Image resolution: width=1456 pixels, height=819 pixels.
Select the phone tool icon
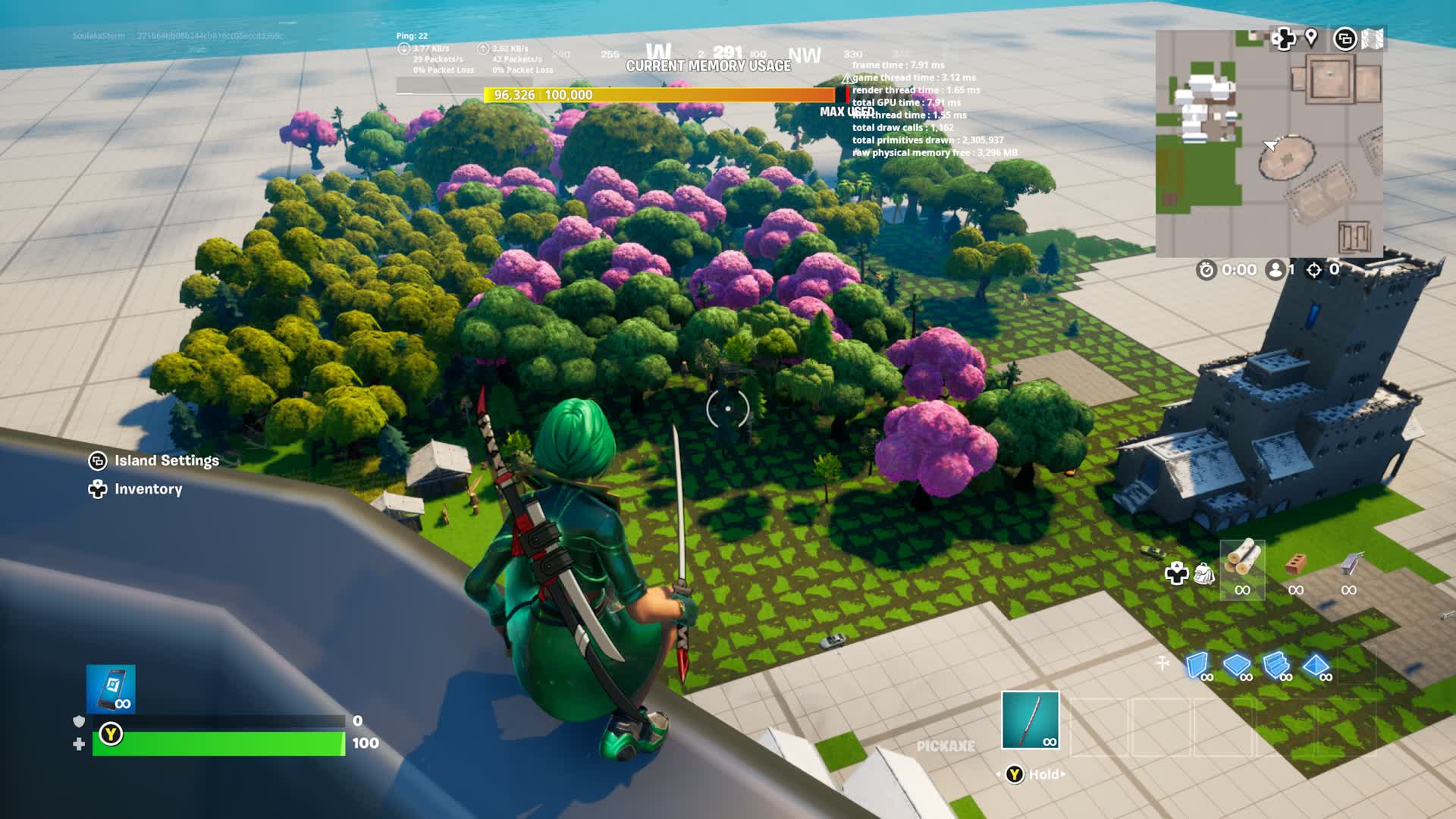pyautogui.click(x=111, y=689)
